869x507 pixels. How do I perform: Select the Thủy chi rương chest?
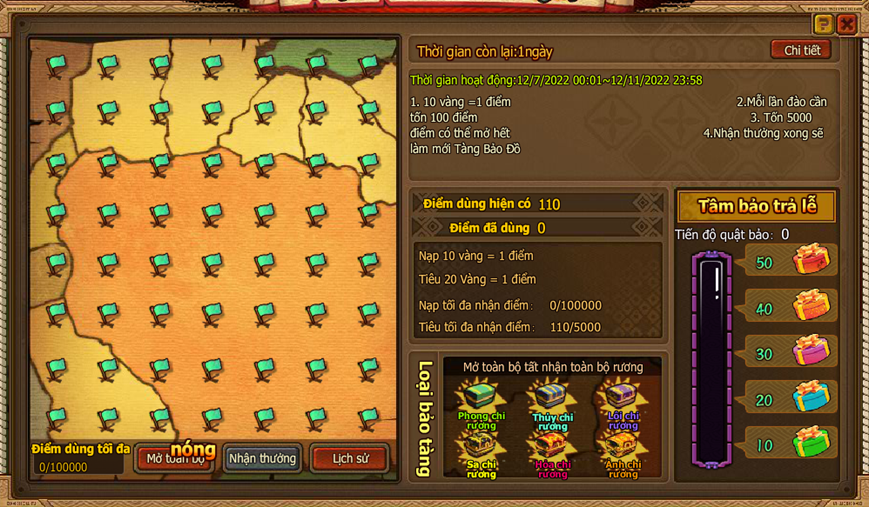click(x=552, y=399)
